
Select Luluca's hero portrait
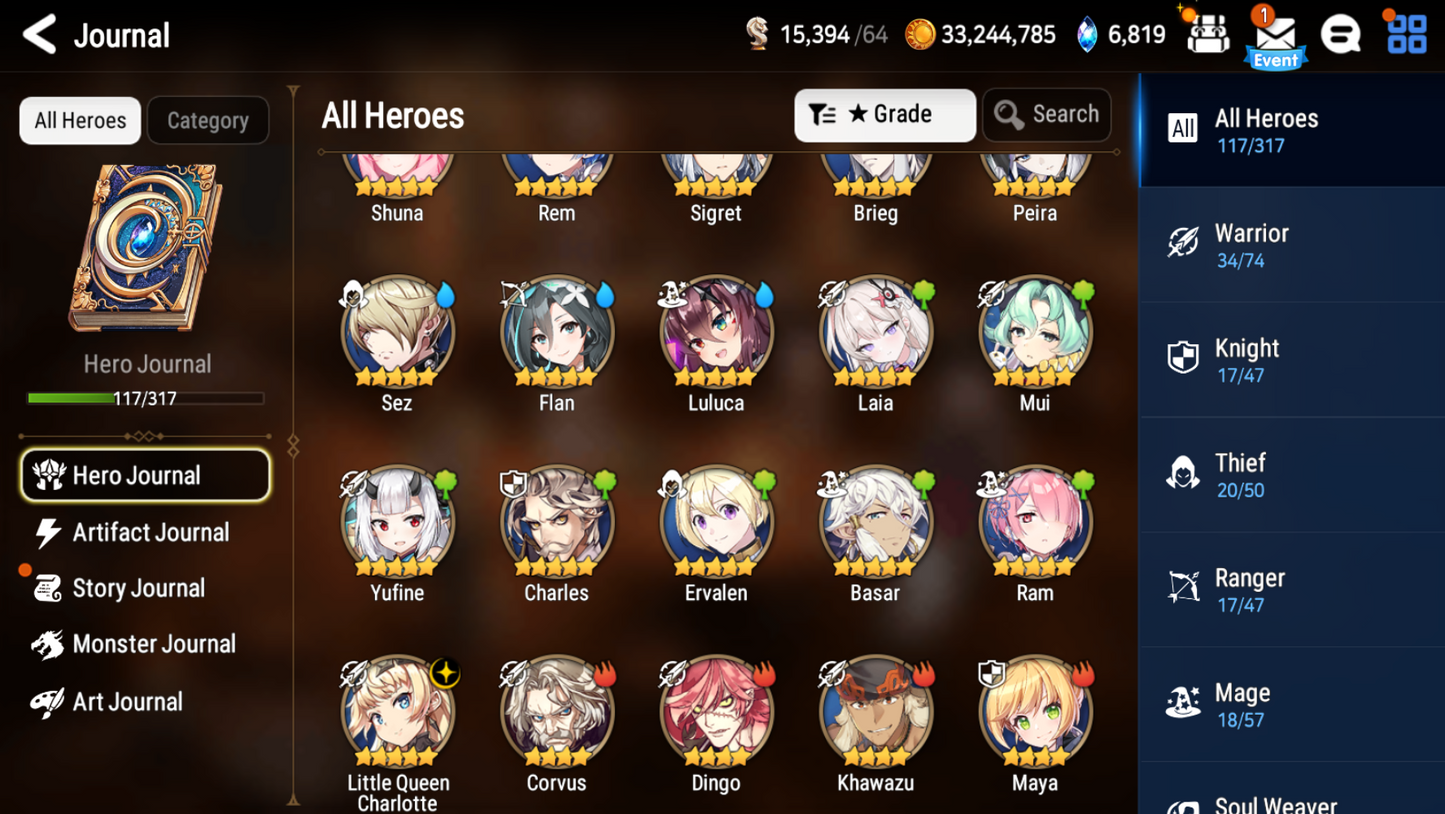716,330
